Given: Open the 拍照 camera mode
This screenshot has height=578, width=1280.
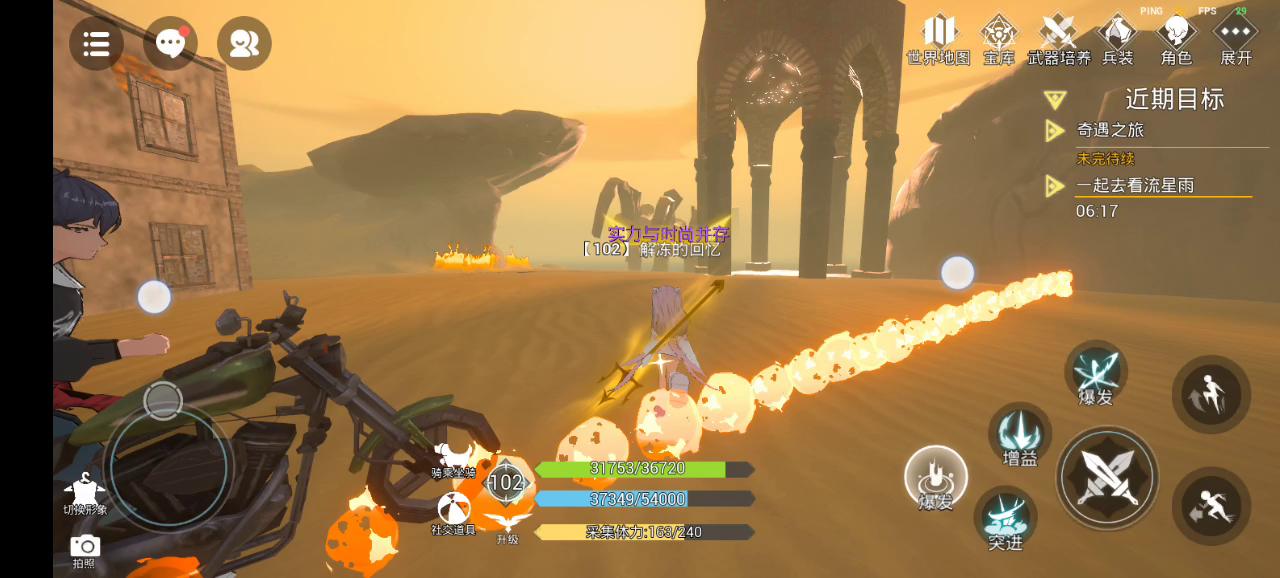Looking at the screenshot, I should click(85, 549).
